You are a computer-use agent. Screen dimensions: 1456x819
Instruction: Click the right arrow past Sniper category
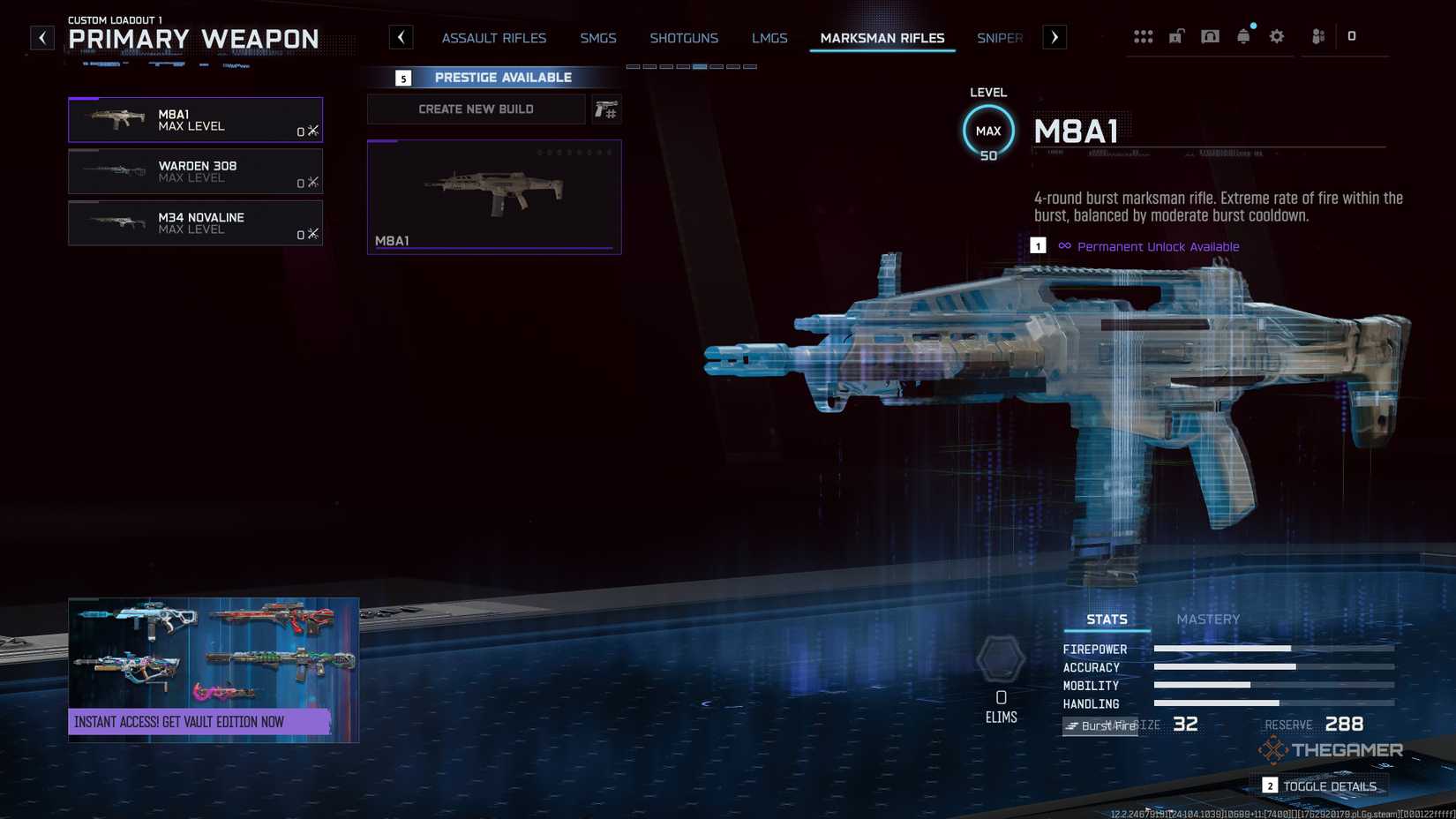click(1054, 36)
